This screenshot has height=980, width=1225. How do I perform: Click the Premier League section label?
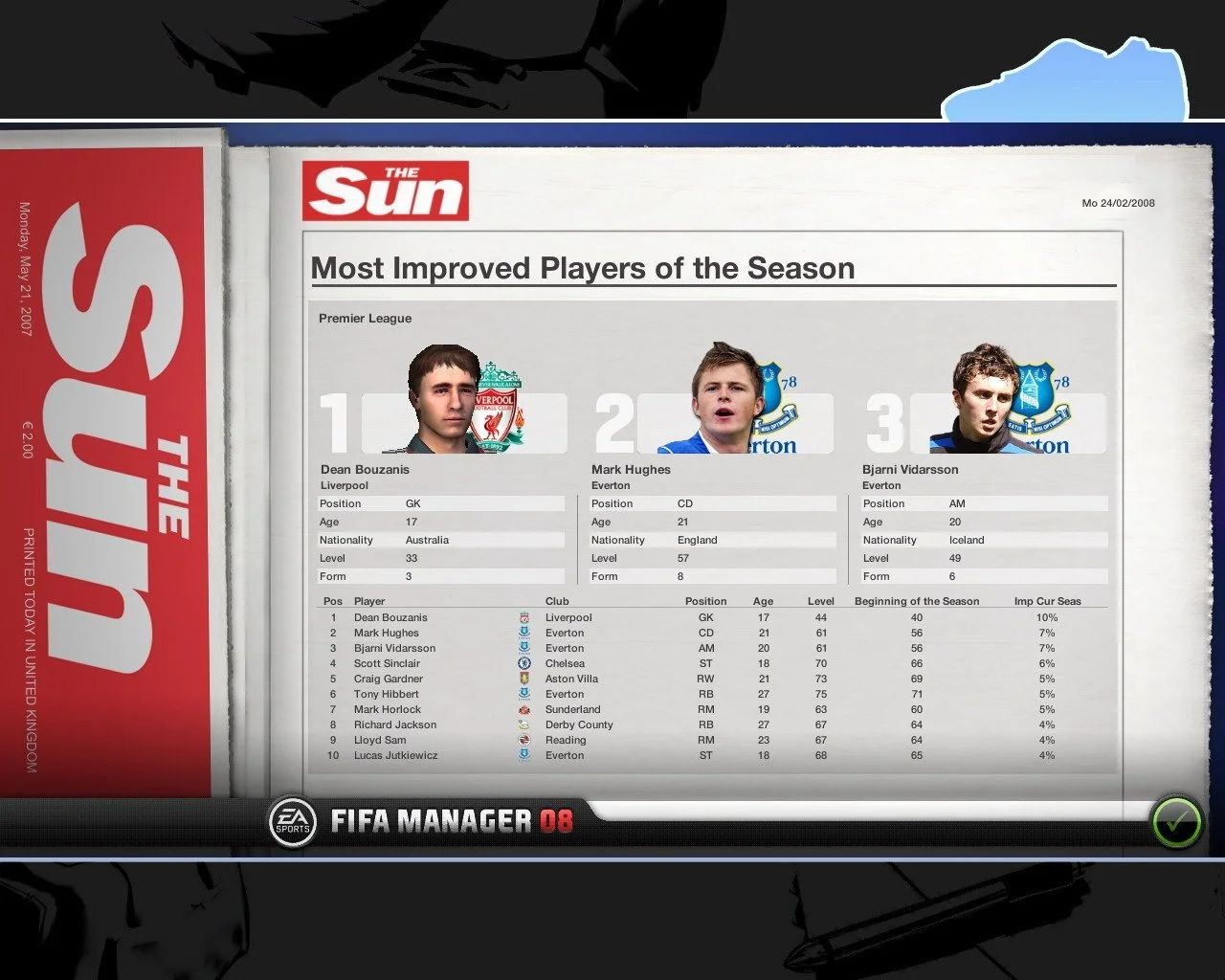tap(365, 318)
